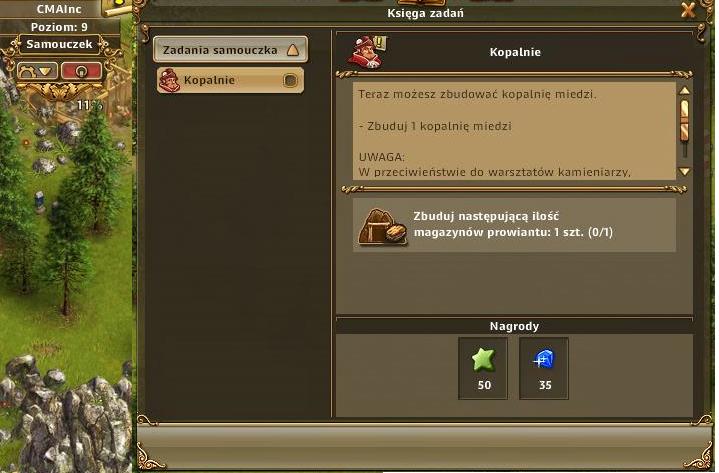This screenshot has height=473, width=719.
Task: Click the green star experience reward
Action: [x=484, y=360]
